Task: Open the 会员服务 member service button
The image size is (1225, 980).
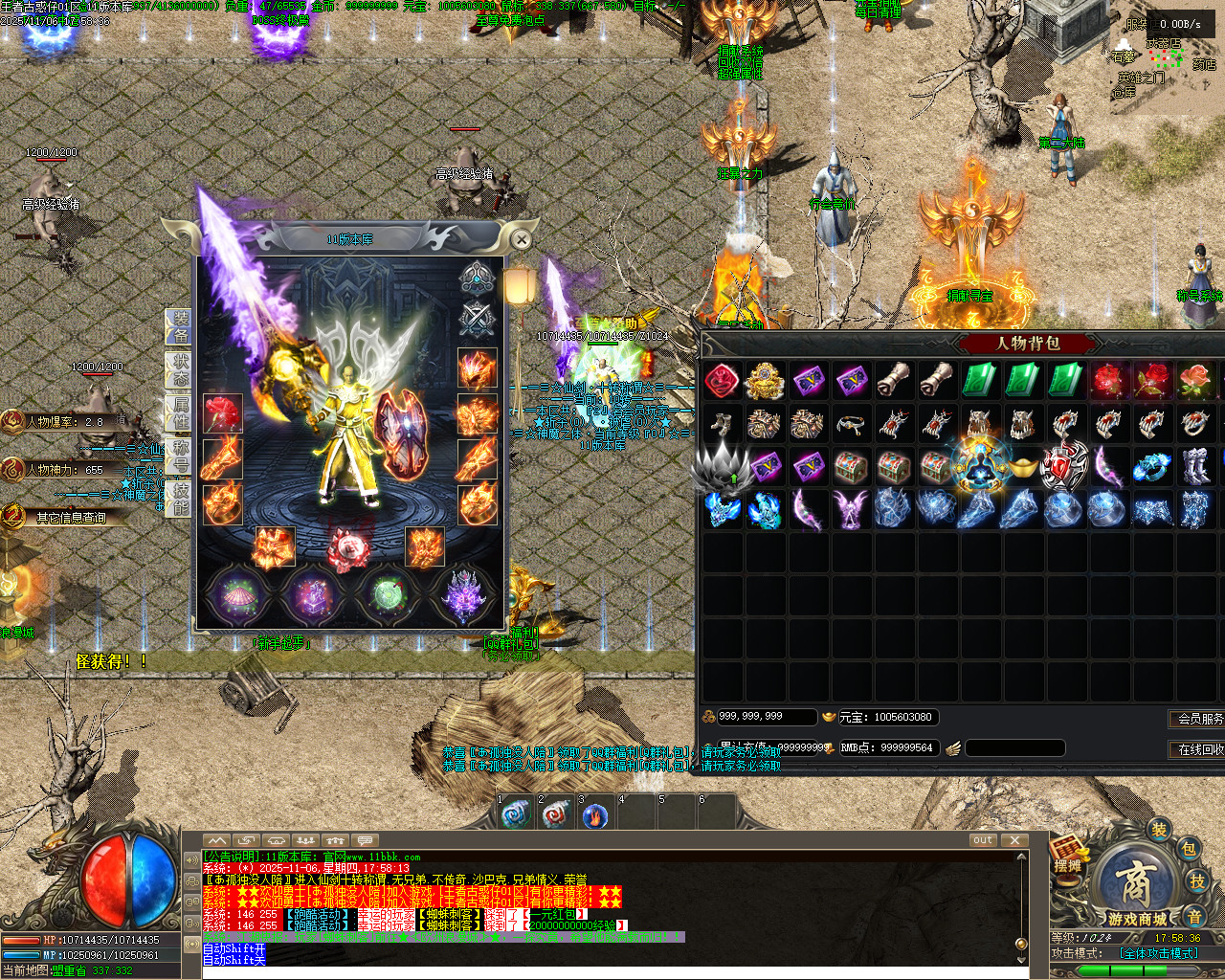Action: (1198, 718)
